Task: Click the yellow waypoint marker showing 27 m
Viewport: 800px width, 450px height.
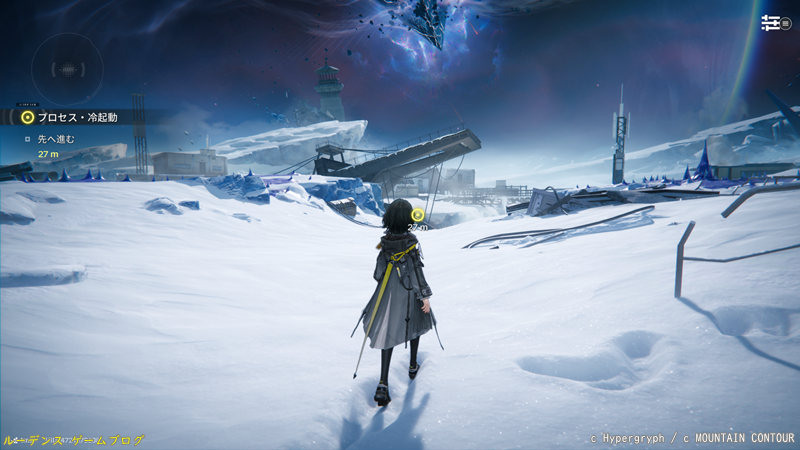Action: tap(418, 214)
